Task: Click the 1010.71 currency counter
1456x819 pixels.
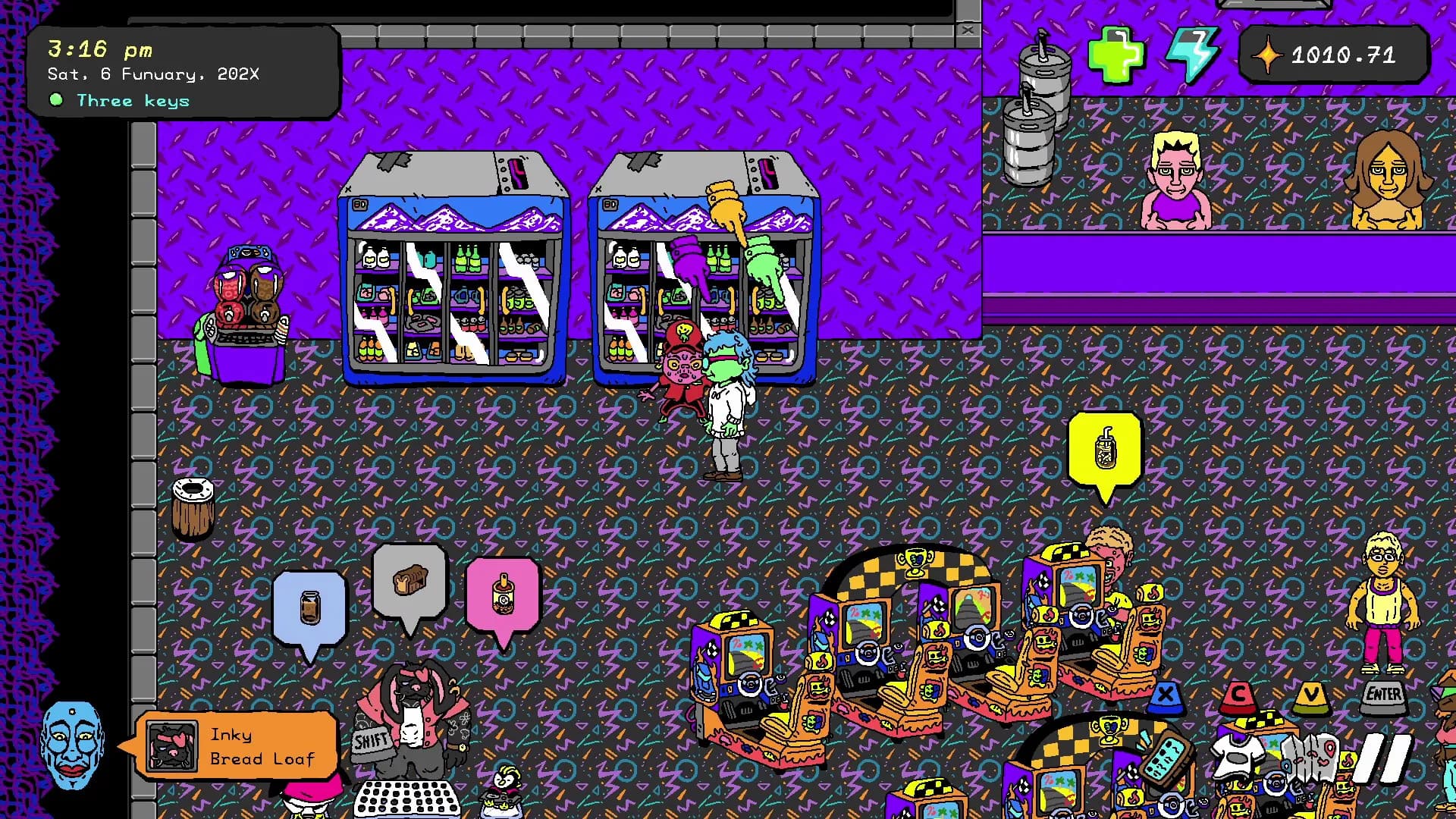Action: [x=1342, y=55]
